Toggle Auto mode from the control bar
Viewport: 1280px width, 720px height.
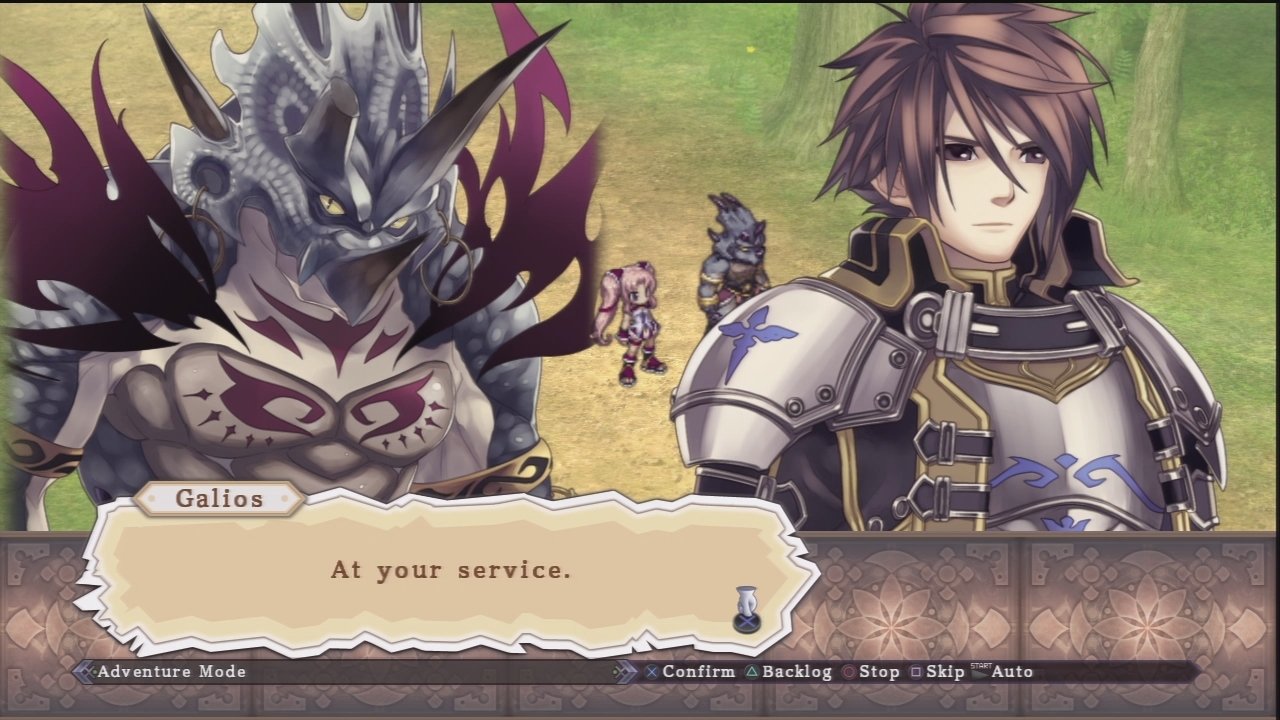1013,672
